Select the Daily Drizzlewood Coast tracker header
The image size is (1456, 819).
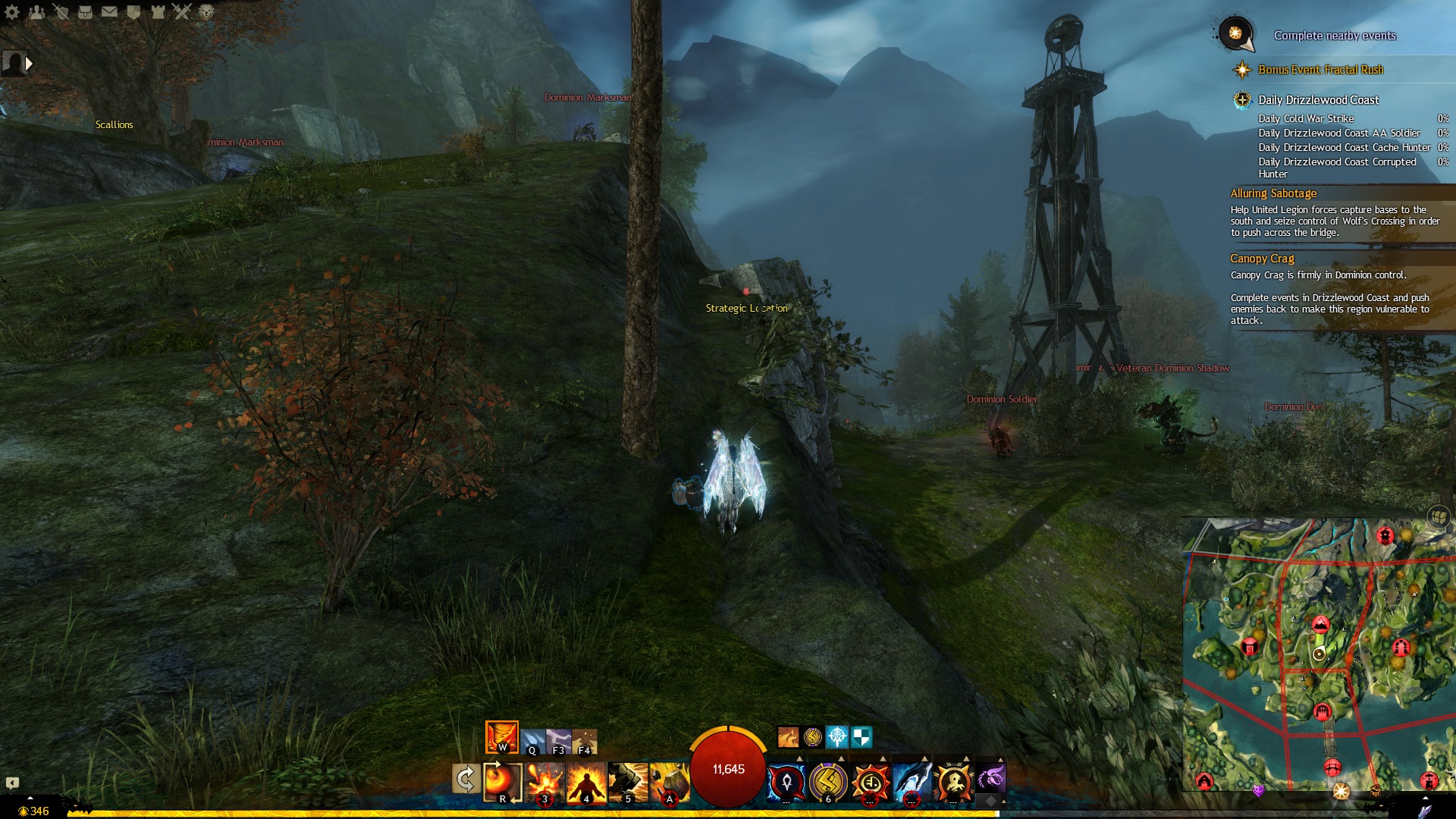1318,100
